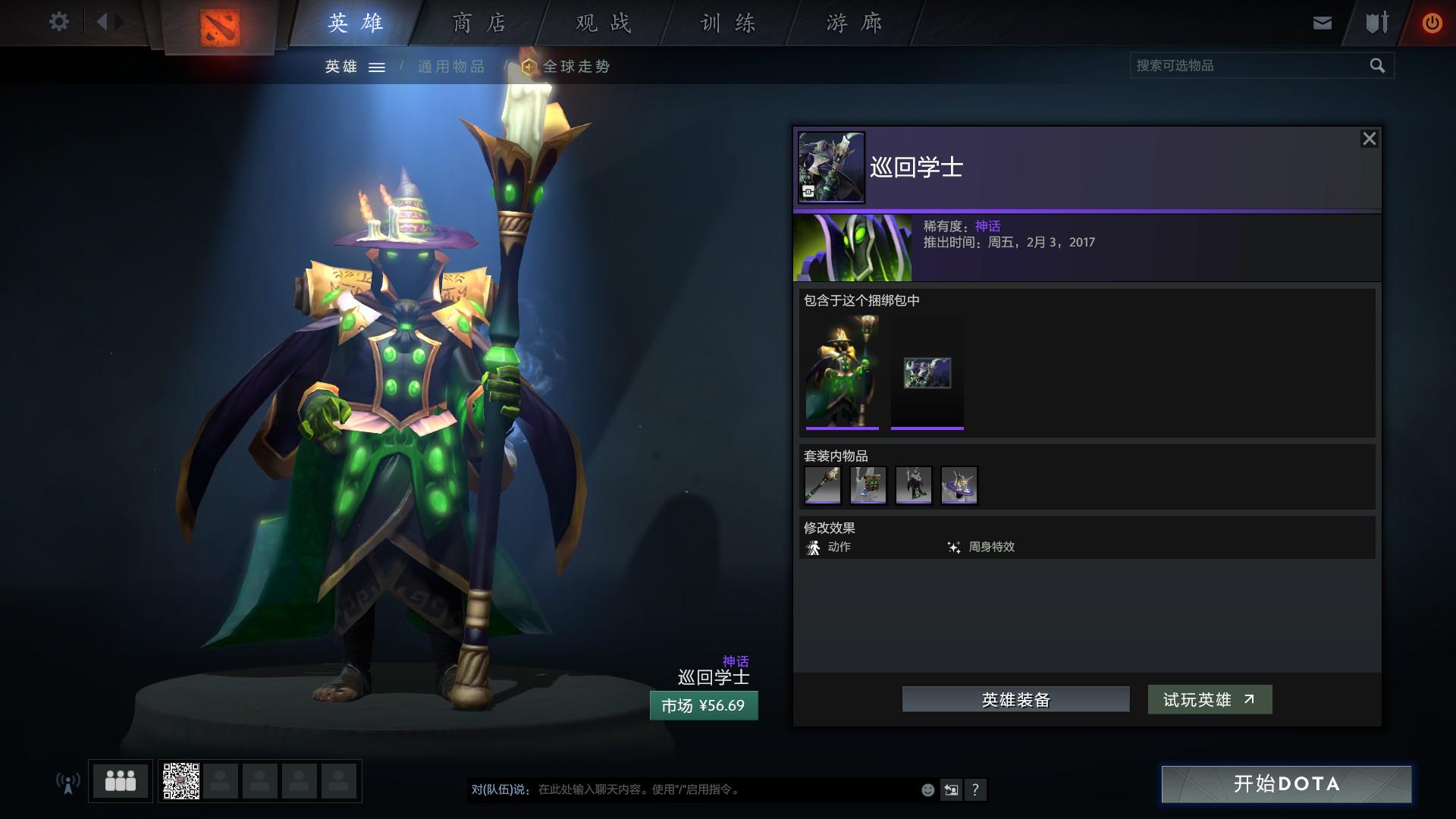Select the staff item in set contents
The image size is (1456, 819).
tap(823, 485)
